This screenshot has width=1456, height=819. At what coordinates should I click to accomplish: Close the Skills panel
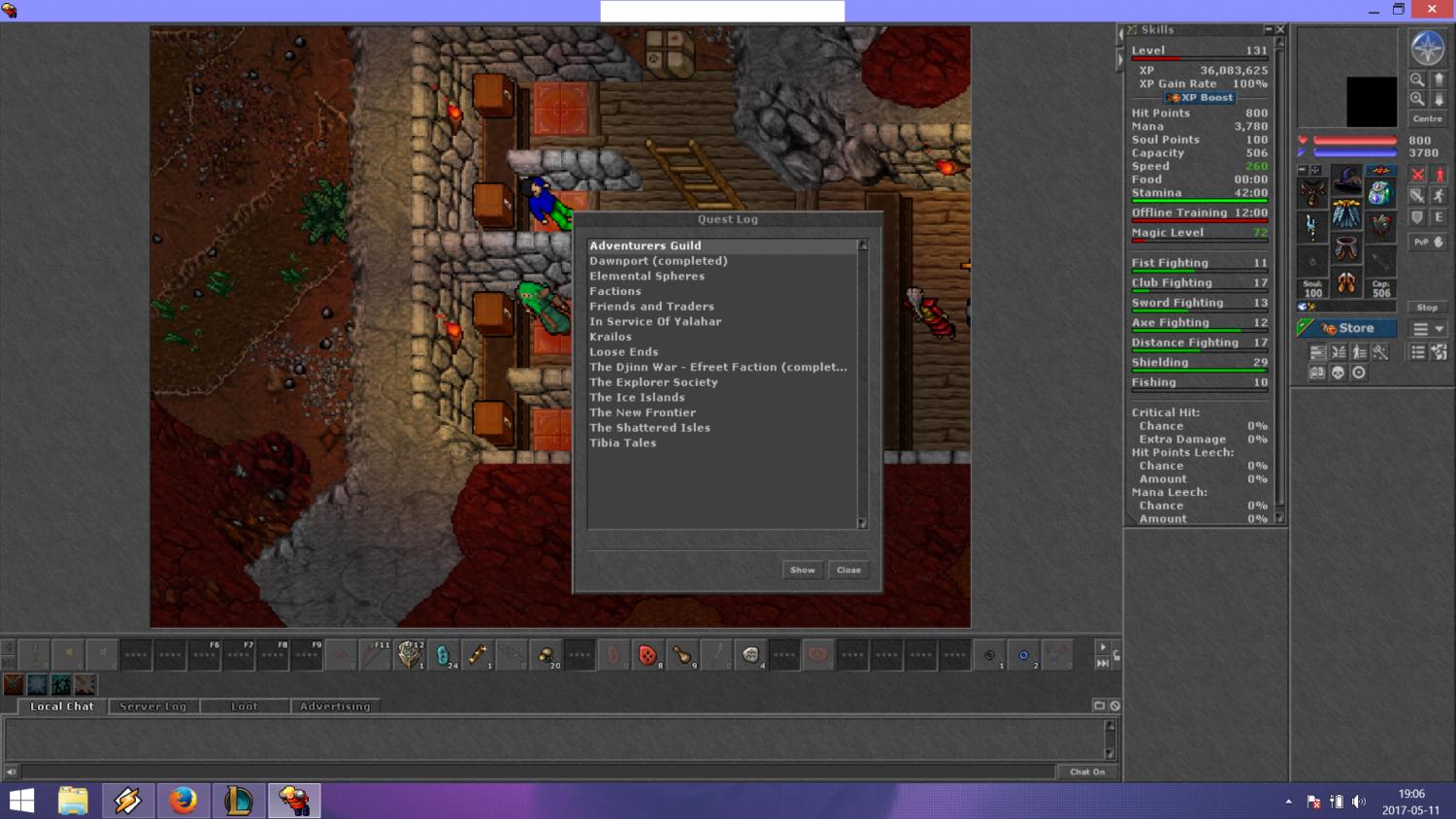pyautogui.click(x=1280, y=30)
